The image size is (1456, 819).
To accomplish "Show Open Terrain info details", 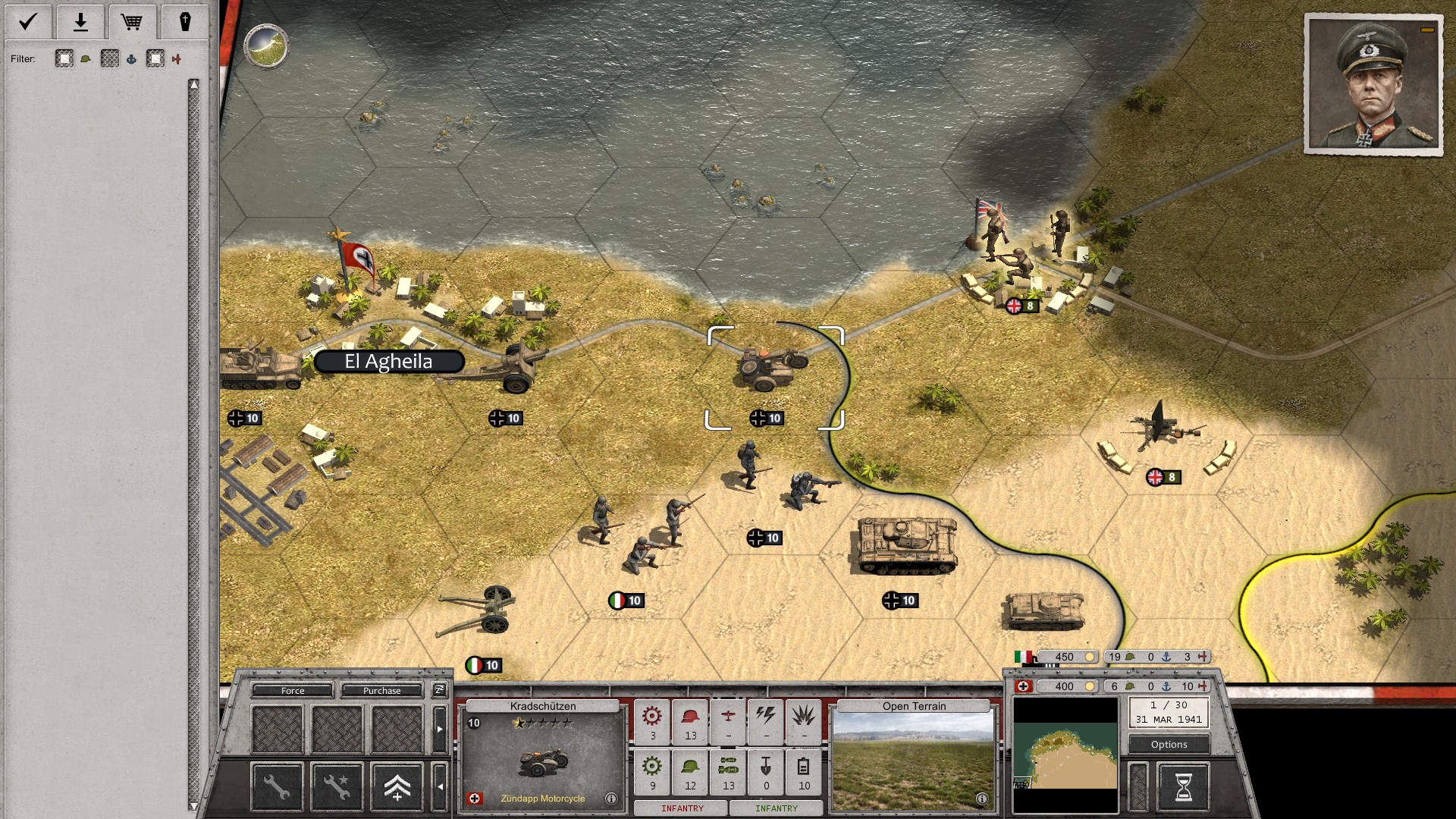I will [981, 799].
